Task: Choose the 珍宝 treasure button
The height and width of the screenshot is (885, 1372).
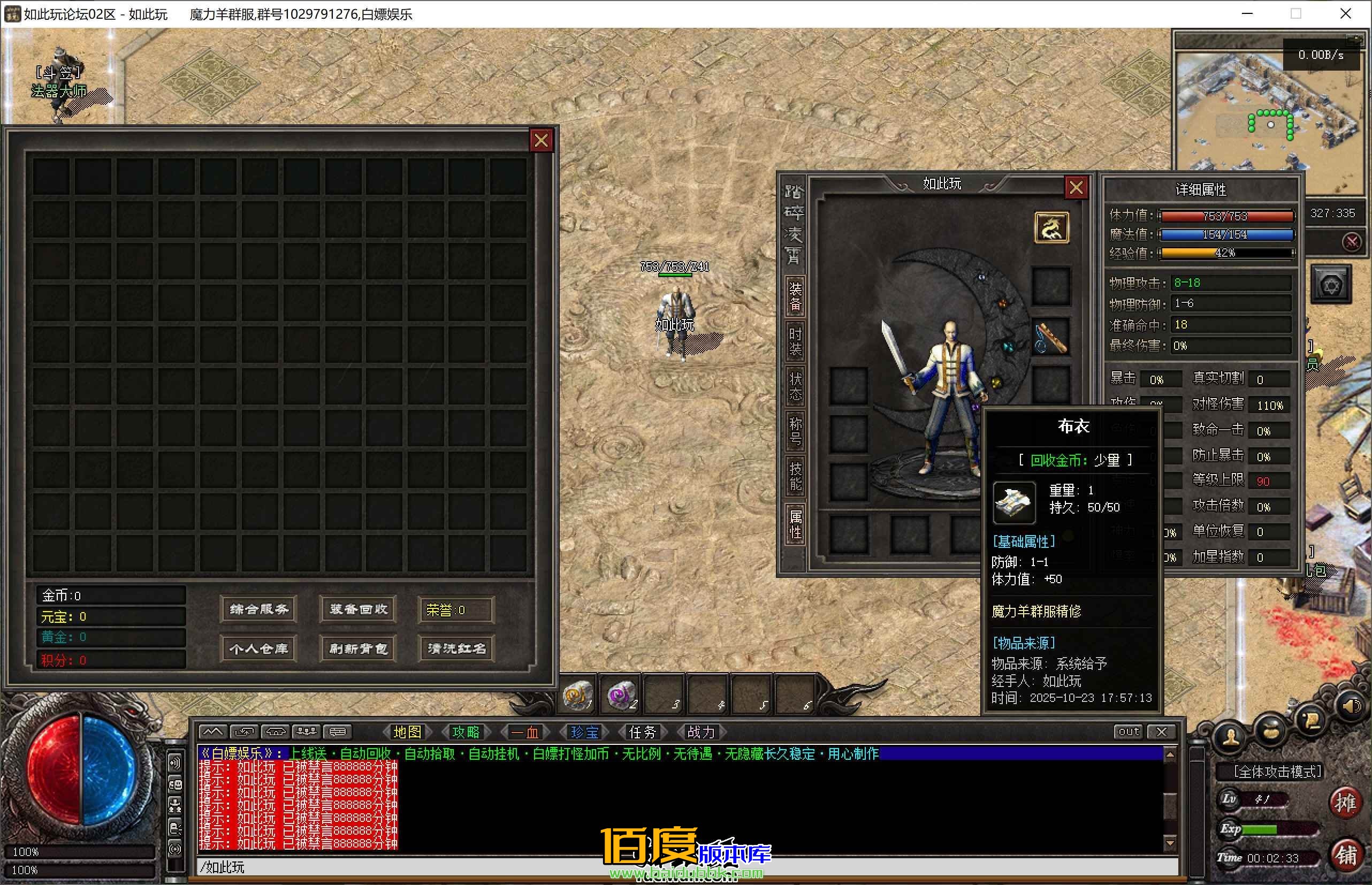Action: tap(584, 732)
